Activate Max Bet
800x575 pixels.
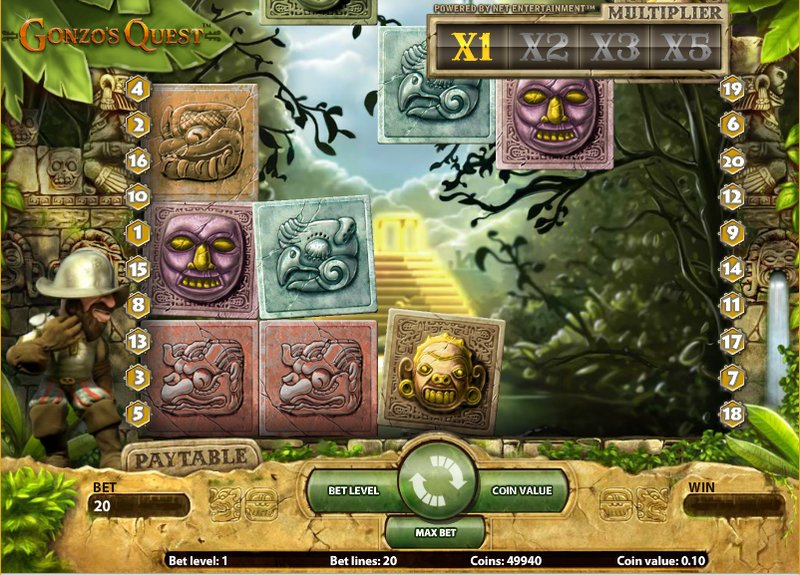(435, 529)
